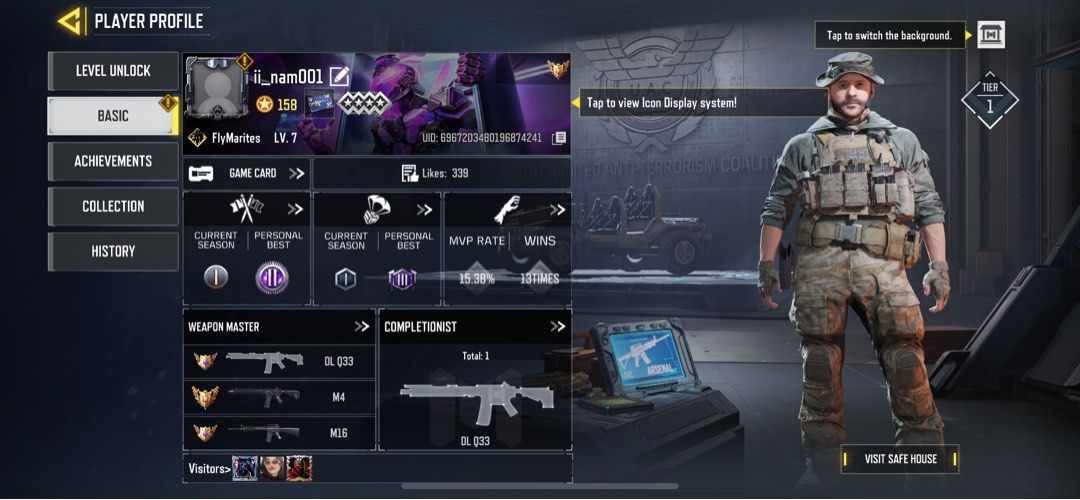Image resolution: width=1080 pixels, height=500 pixels.
Task: Tap the player avatar picture
Action: [215, 90]
